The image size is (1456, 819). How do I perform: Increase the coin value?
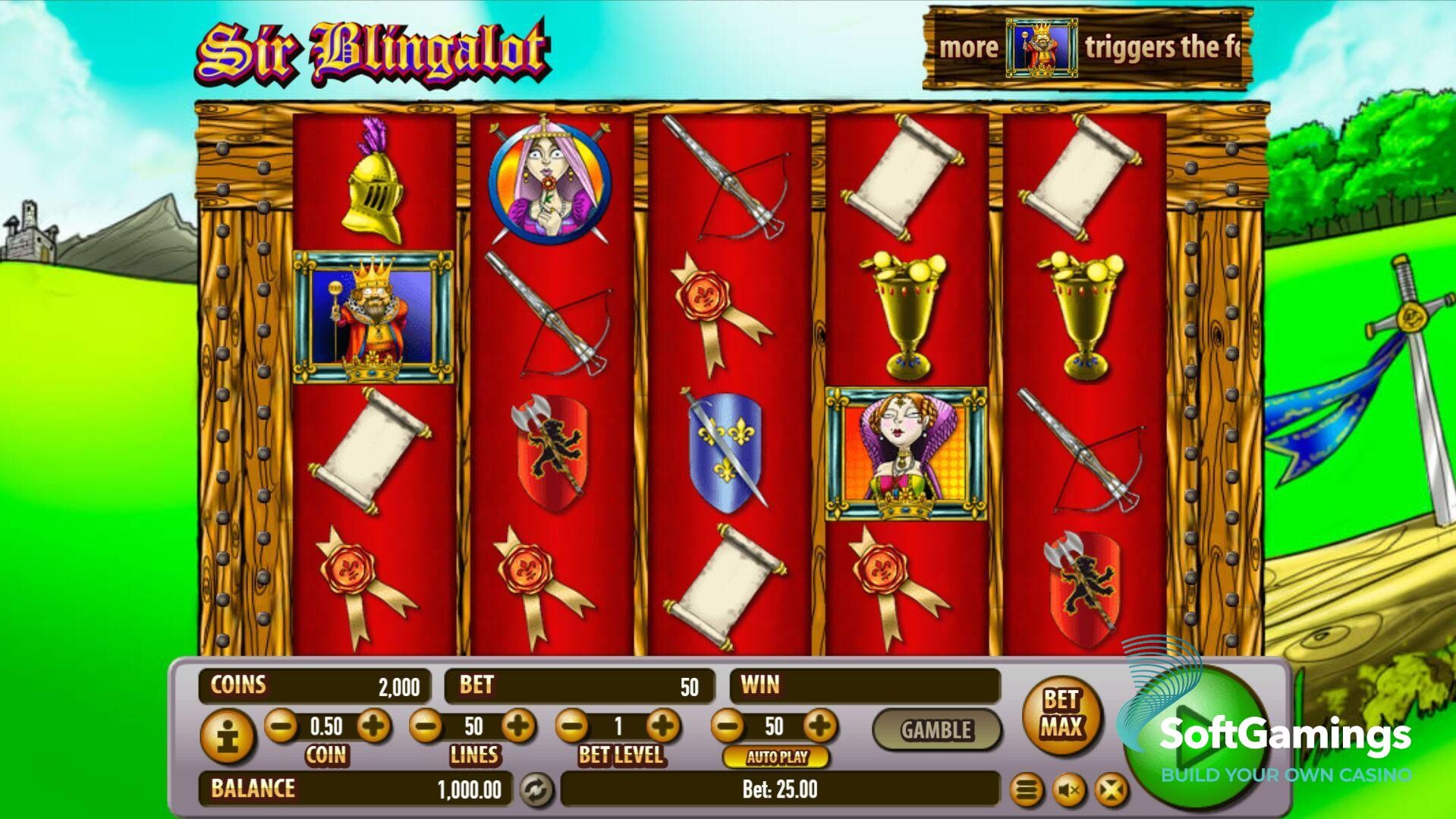coord(373,726)
